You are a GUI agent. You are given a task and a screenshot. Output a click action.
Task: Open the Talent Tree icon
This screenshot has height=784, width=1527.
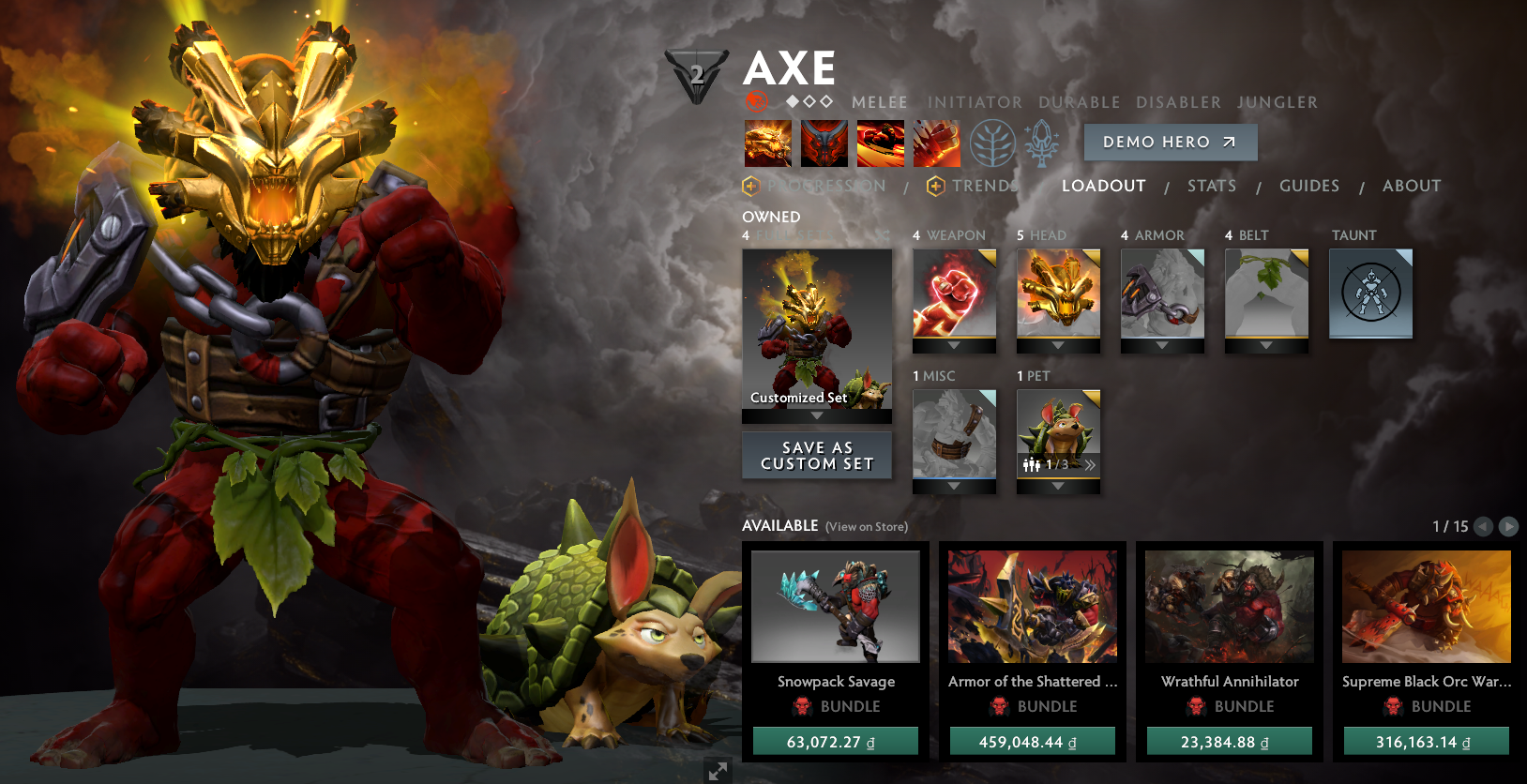tap(993, 143)
